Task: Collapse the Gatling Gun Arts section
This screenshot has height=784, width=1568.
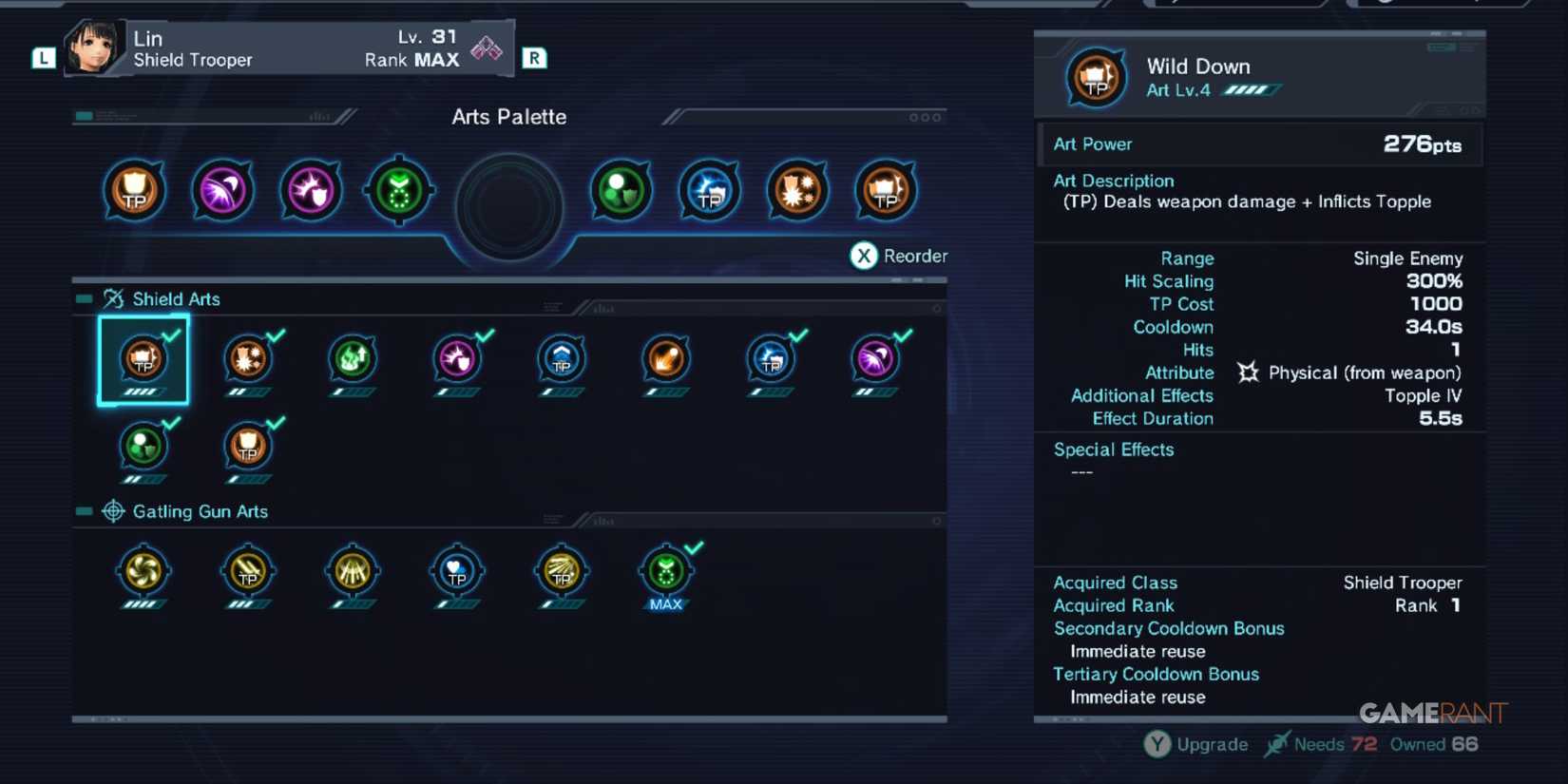Action: tap(84, 510)
